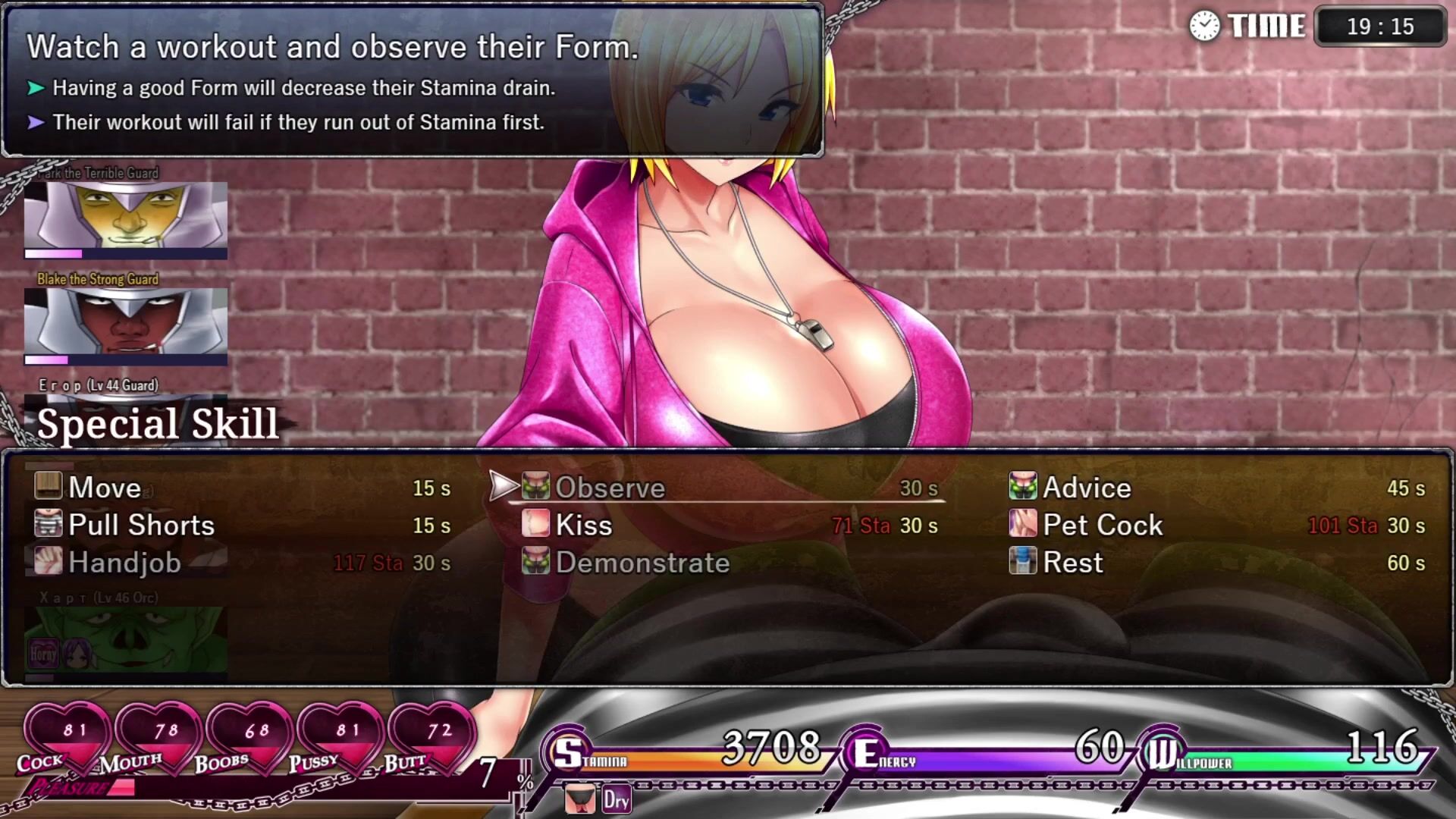The width and height of the screenshot is (1456, 819).
Task: Select the Handjob skill entry
Action: click(x=124, y=563)
